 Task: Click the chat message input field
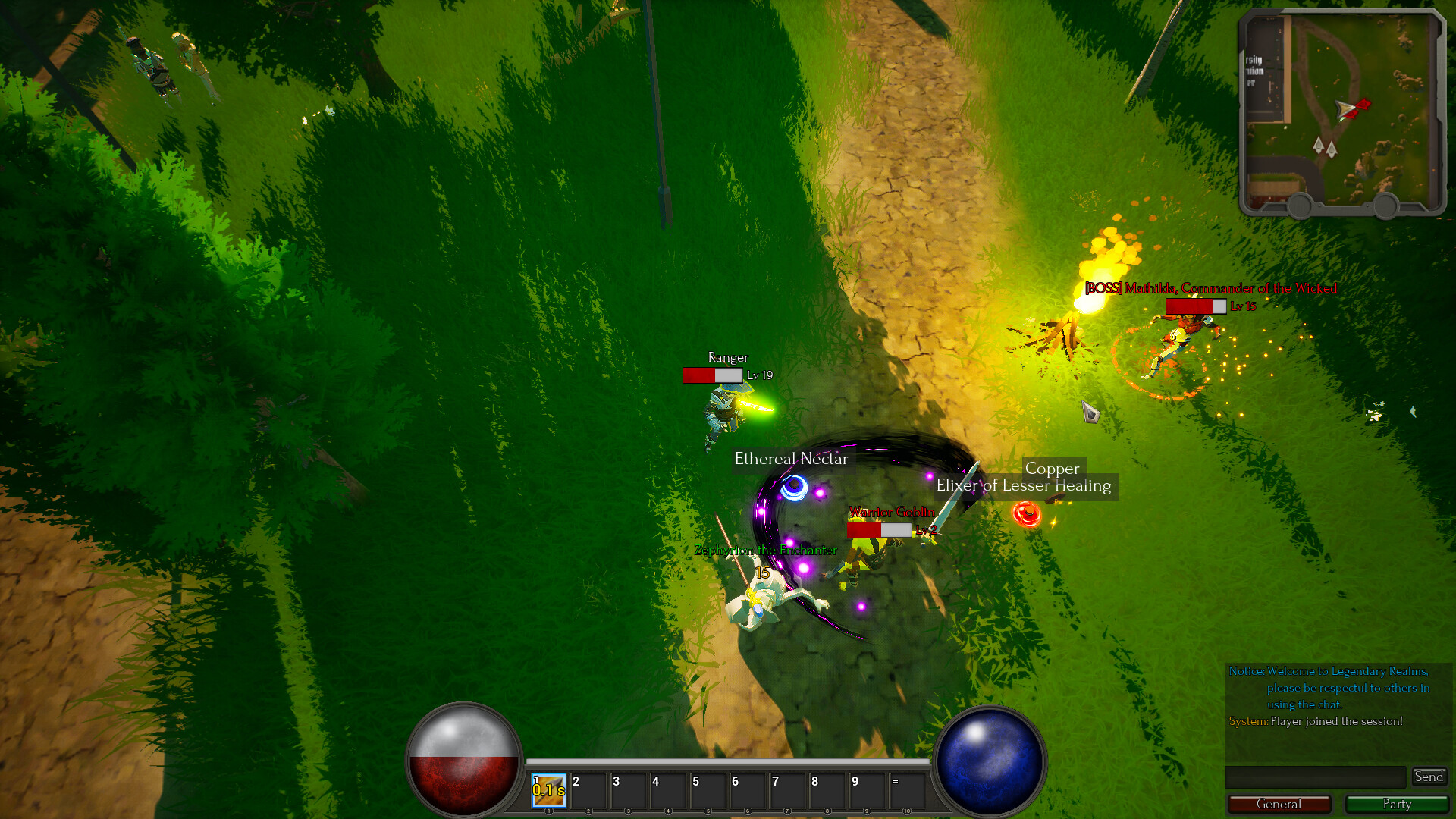[1316, 777]
